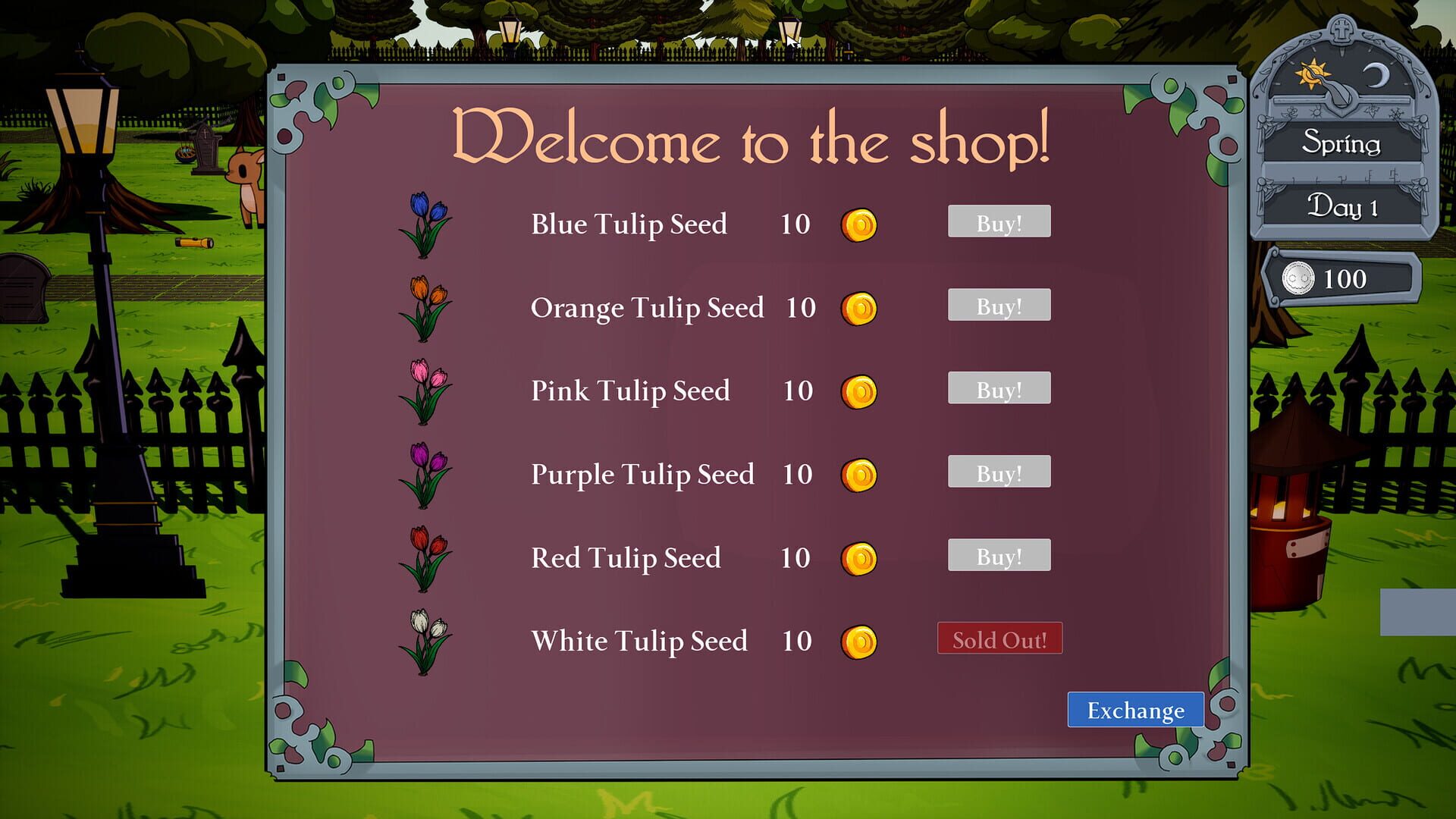Buy the Blue Tulip Seed
1456x819 pixels.
tap(999, 221)
